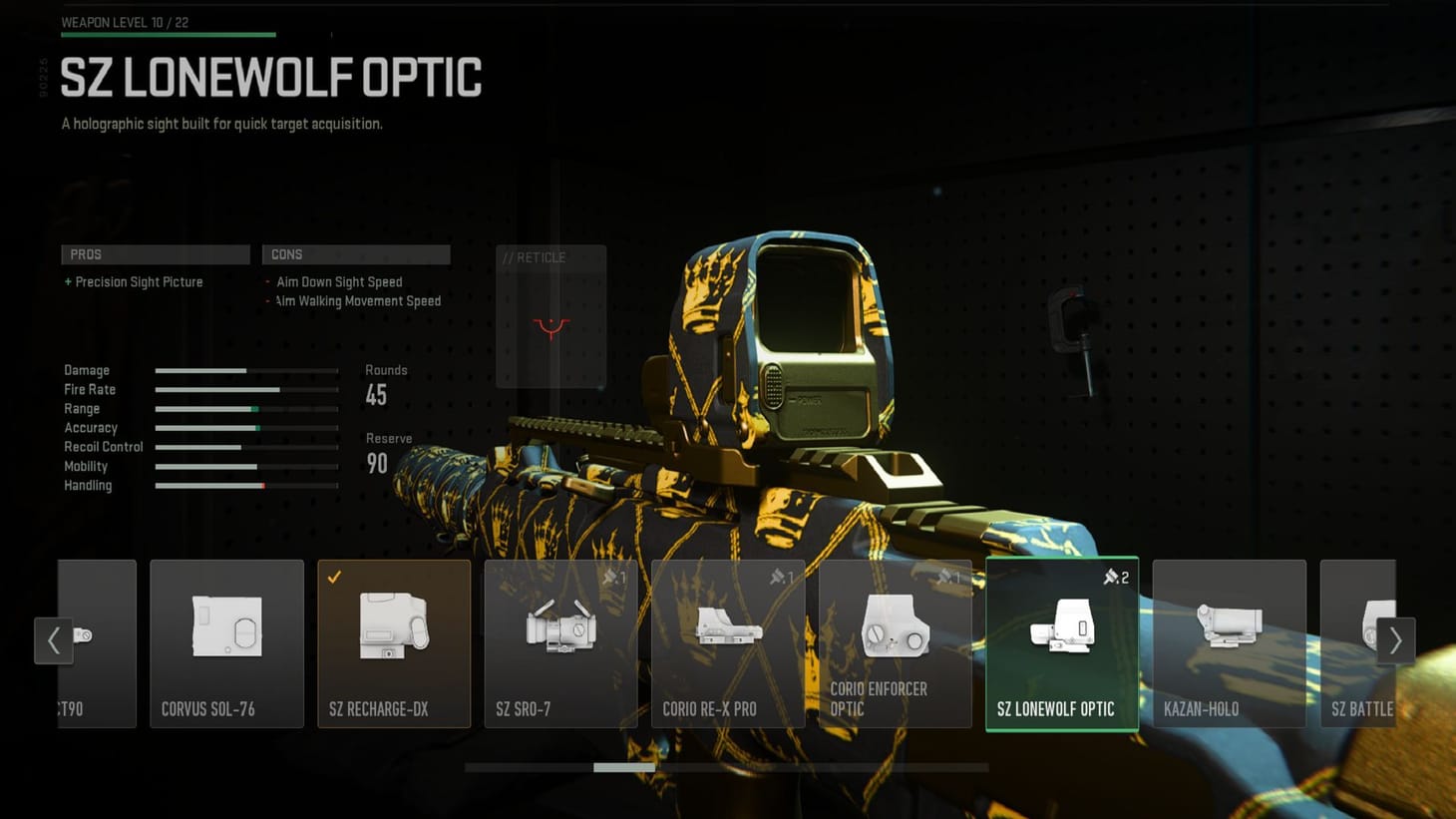Expand the next attachments page with right arrow

pos(1396,640)
